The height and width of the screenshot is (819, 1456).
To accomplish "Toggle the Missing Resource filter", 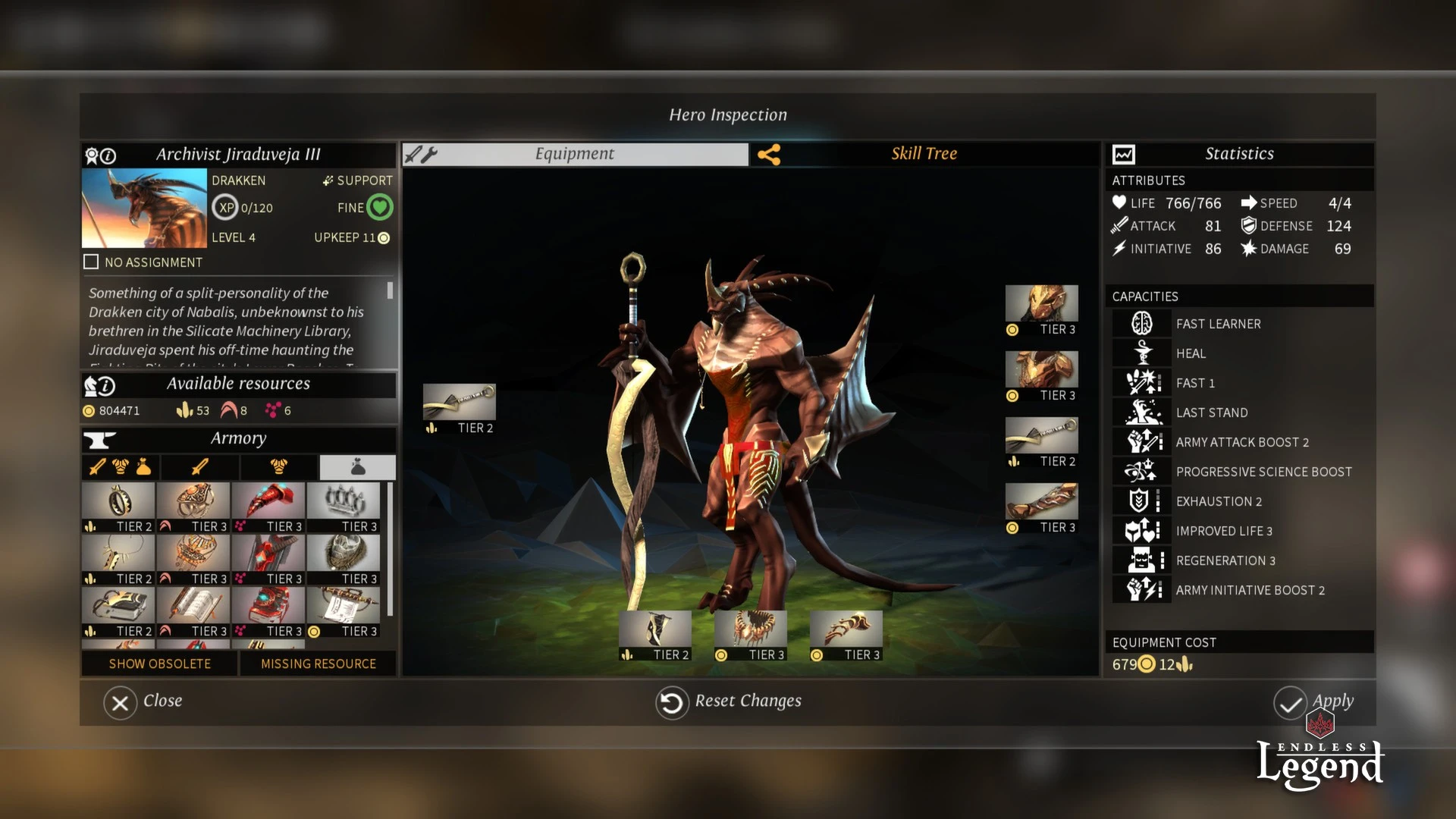I will (318, 664).
